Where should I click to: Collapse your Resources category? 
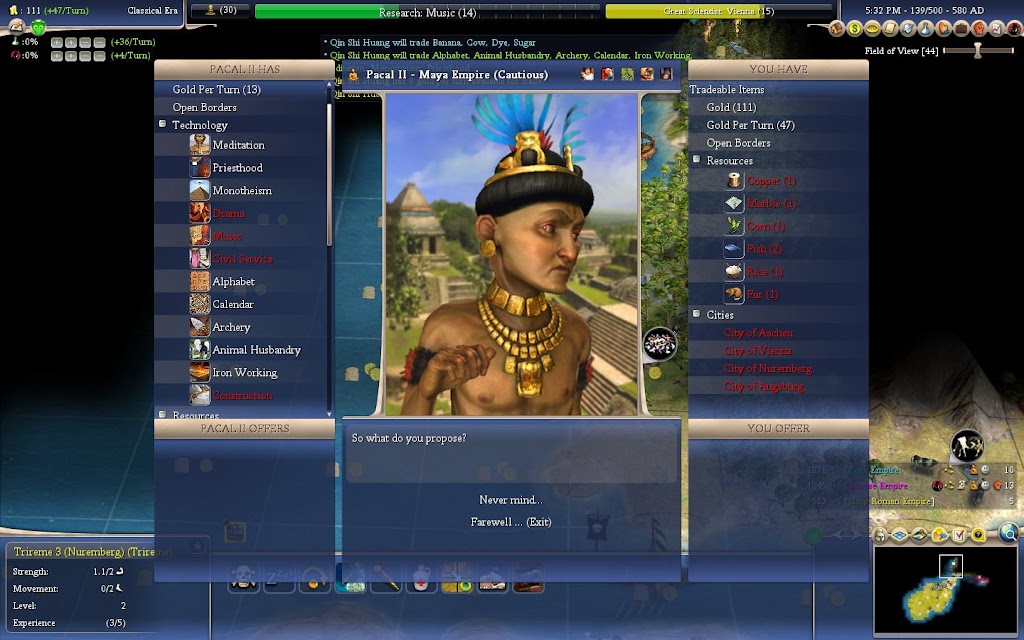(x=696, y=161)
